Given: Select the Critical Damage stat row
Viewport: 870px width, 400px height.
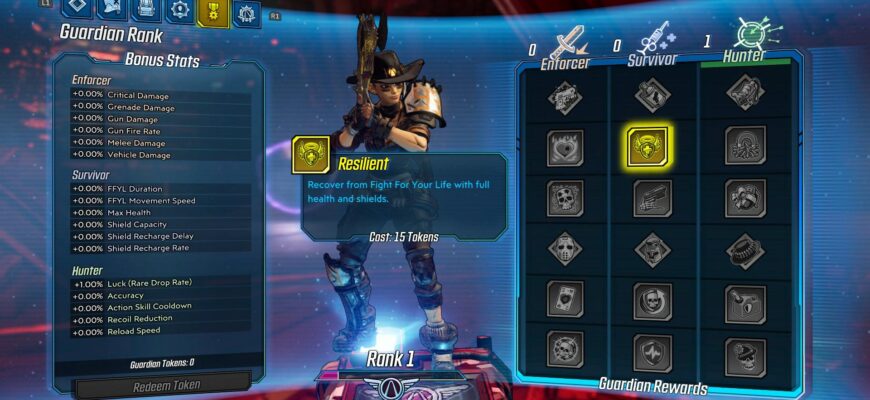Looking at the screenshot, I should [161, 95].
